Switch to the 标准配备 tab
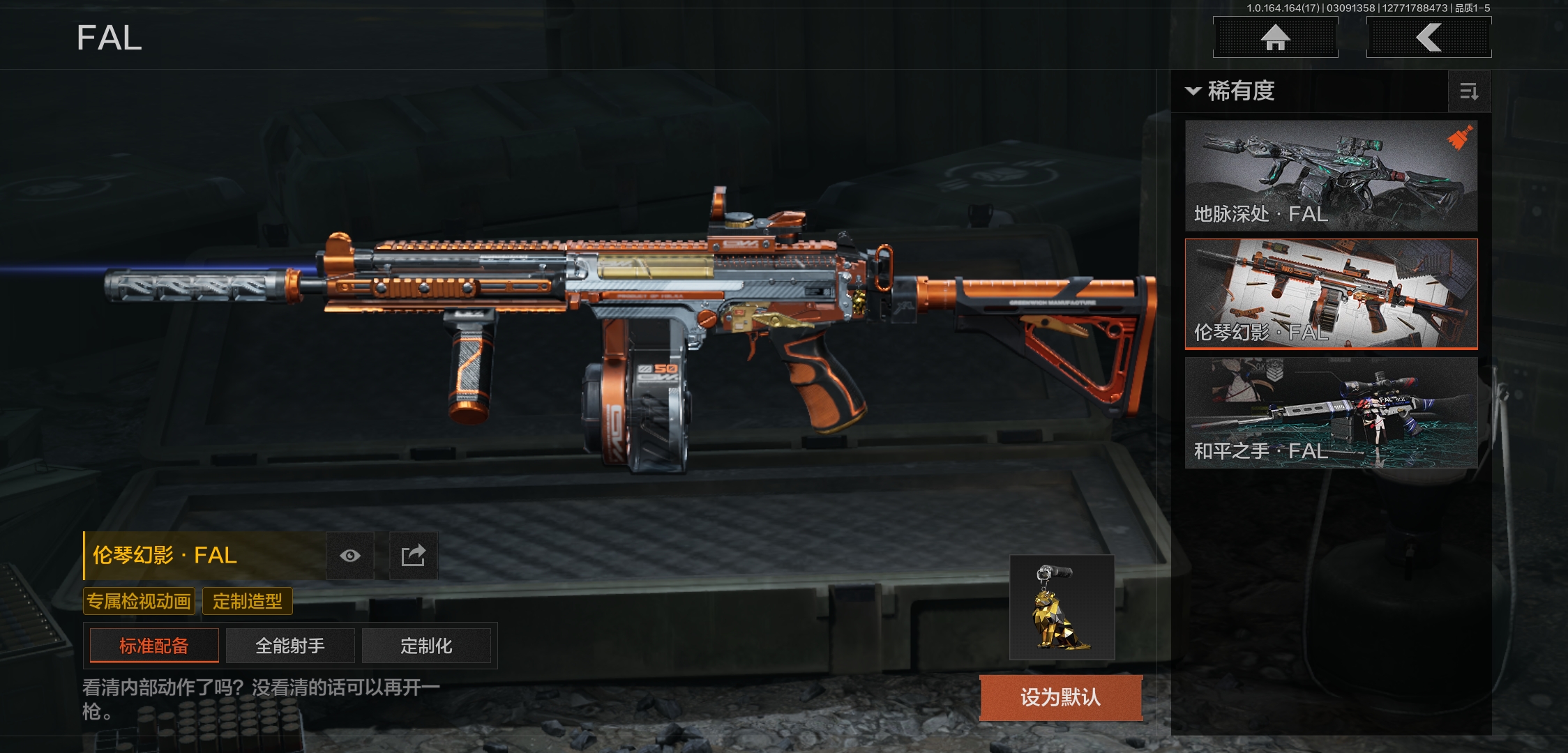 pyautogui.click(x=154, y=646)
